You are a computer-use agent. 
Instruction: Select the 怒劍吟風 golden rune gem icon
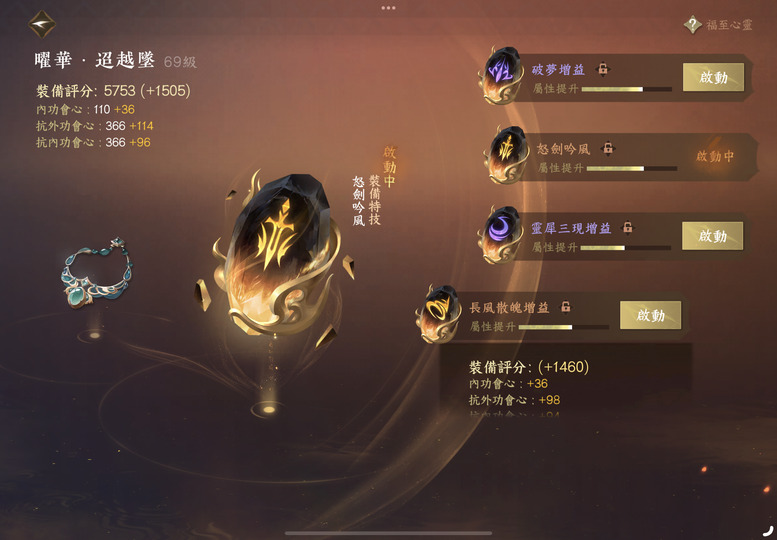(506, 154)
